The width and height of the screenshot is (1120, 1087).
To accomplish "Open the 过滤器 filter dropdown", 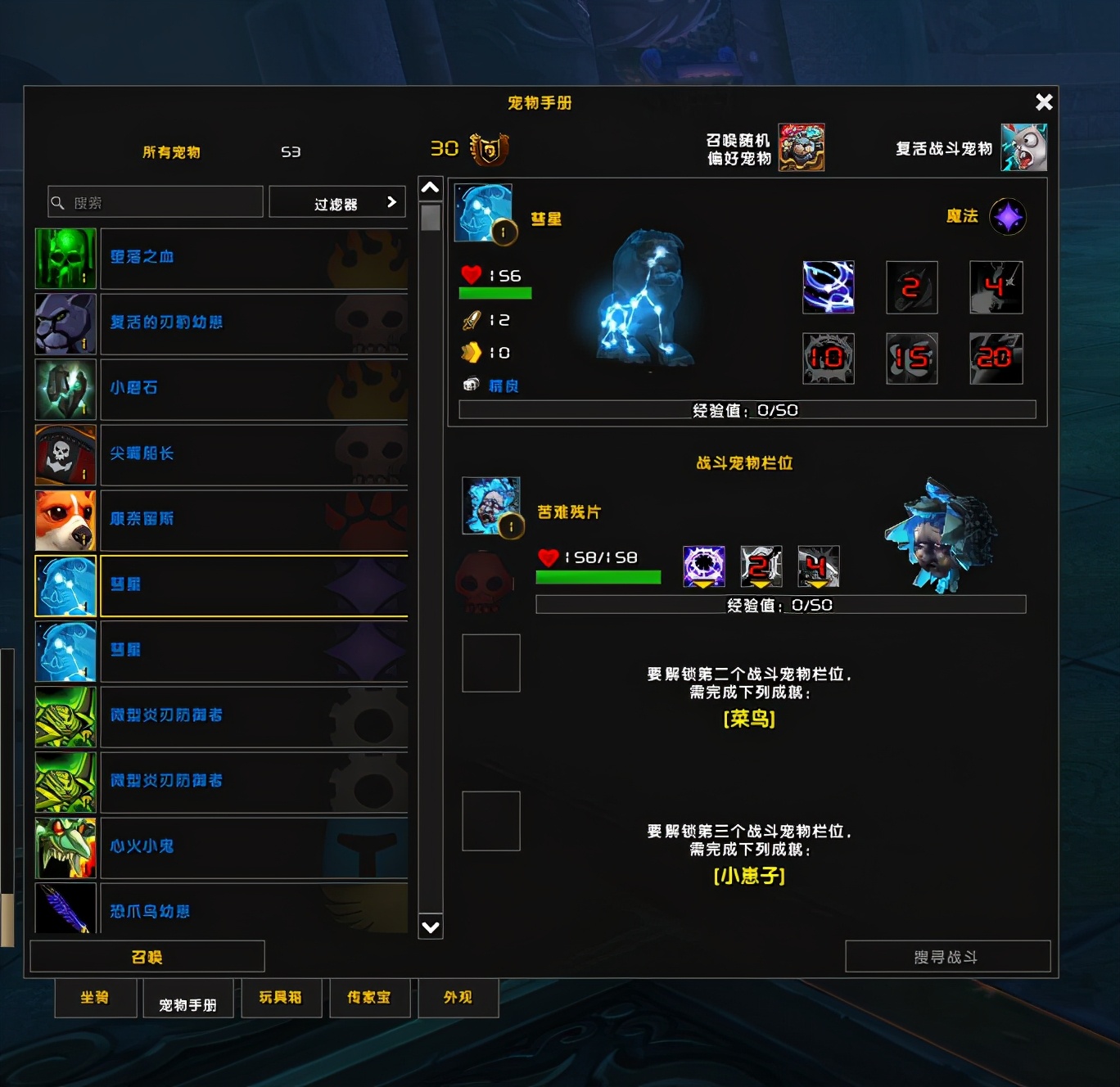I will (x=337, y=201).
